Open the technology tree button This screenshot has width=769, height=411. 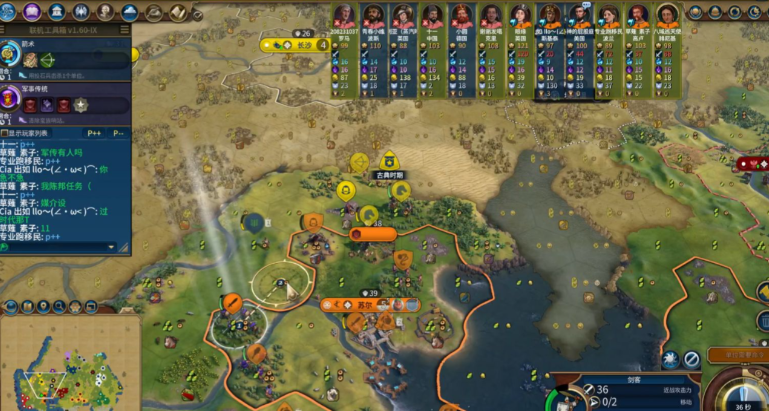[x=8, y=12]
